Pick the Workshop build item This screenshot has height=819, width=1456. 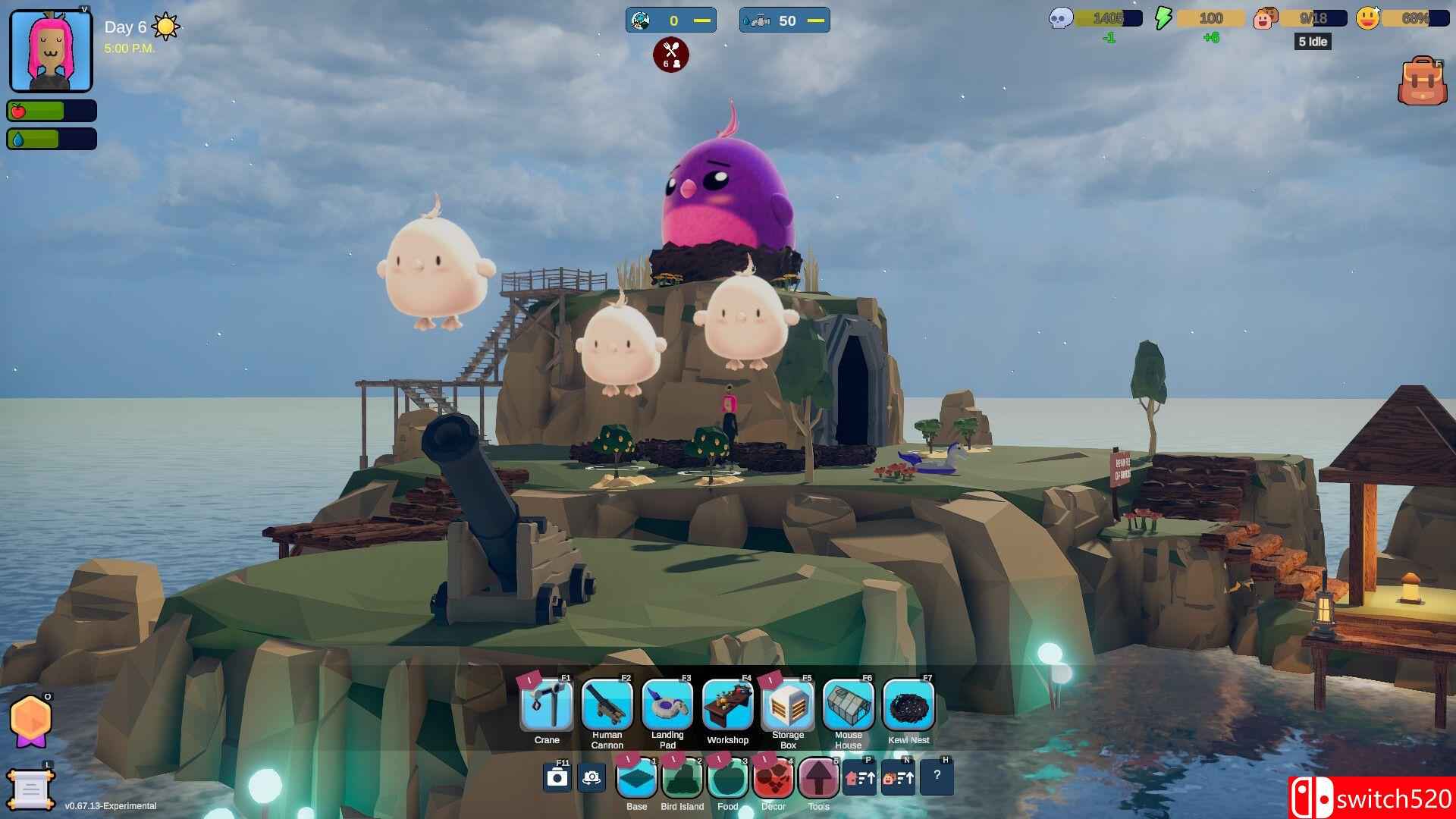click(x=728, y=705)
